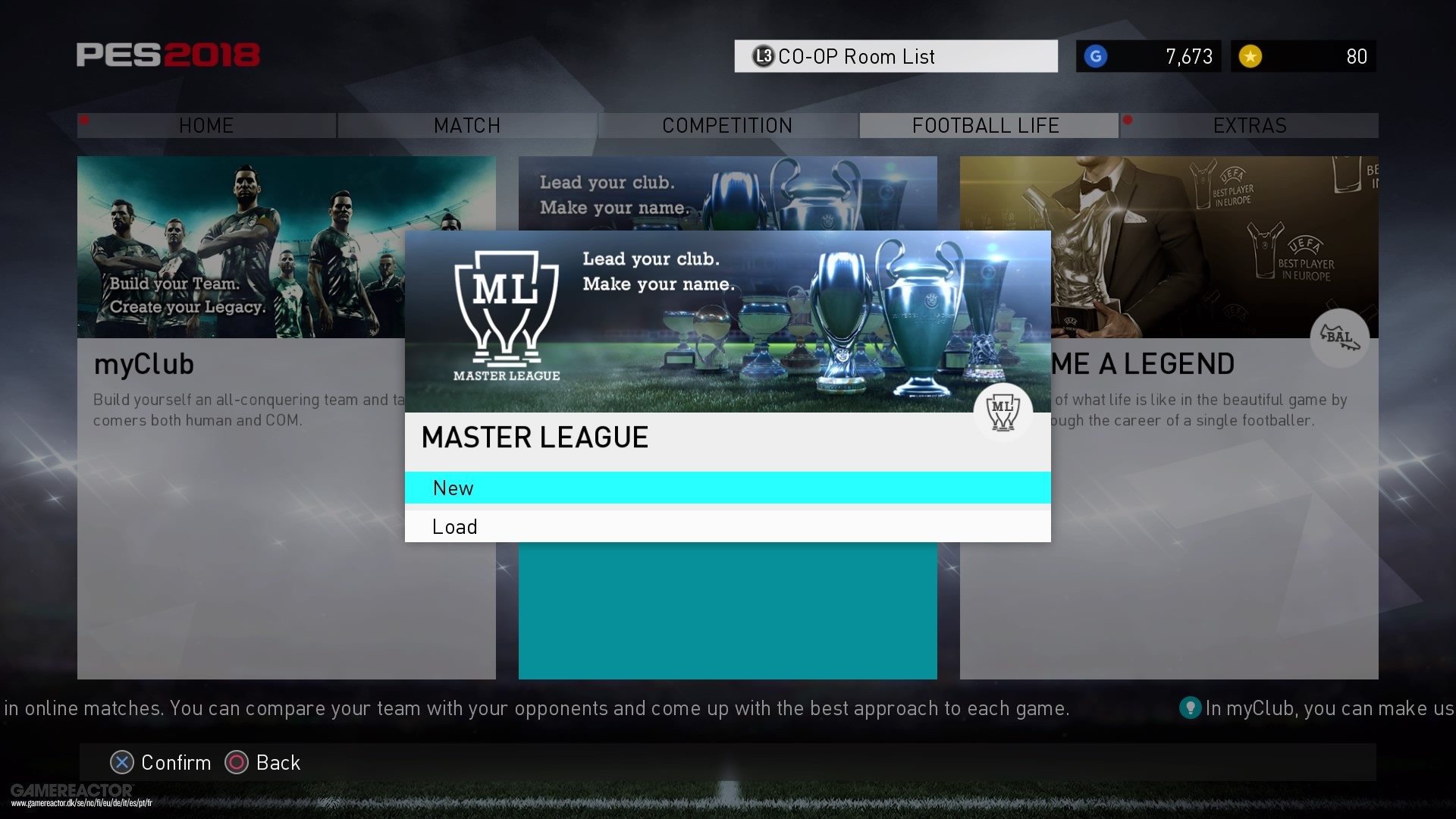Switch to the MATCH tab

[466, 125]
